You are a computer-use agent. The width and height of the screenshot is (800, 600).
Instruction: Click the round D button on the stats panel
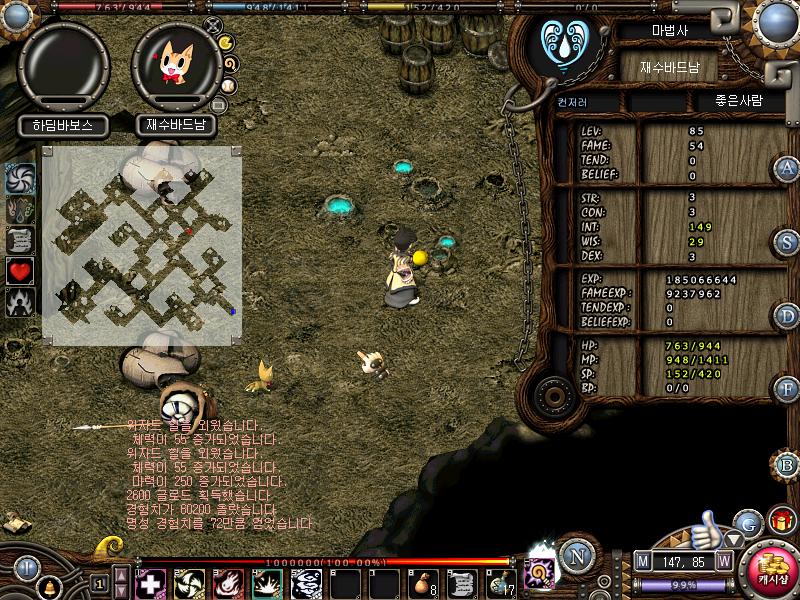787,317
